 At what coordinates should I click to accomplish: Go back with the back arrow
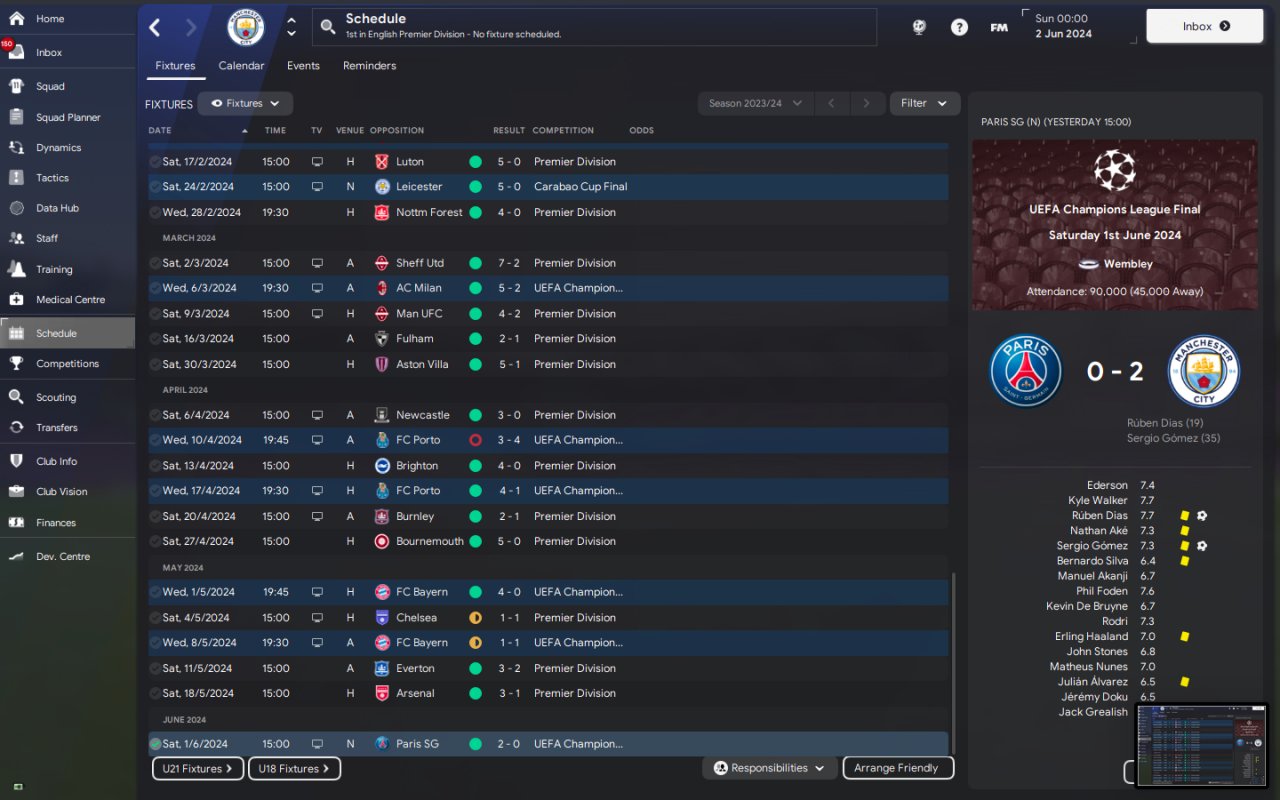(x=155, y=27)
